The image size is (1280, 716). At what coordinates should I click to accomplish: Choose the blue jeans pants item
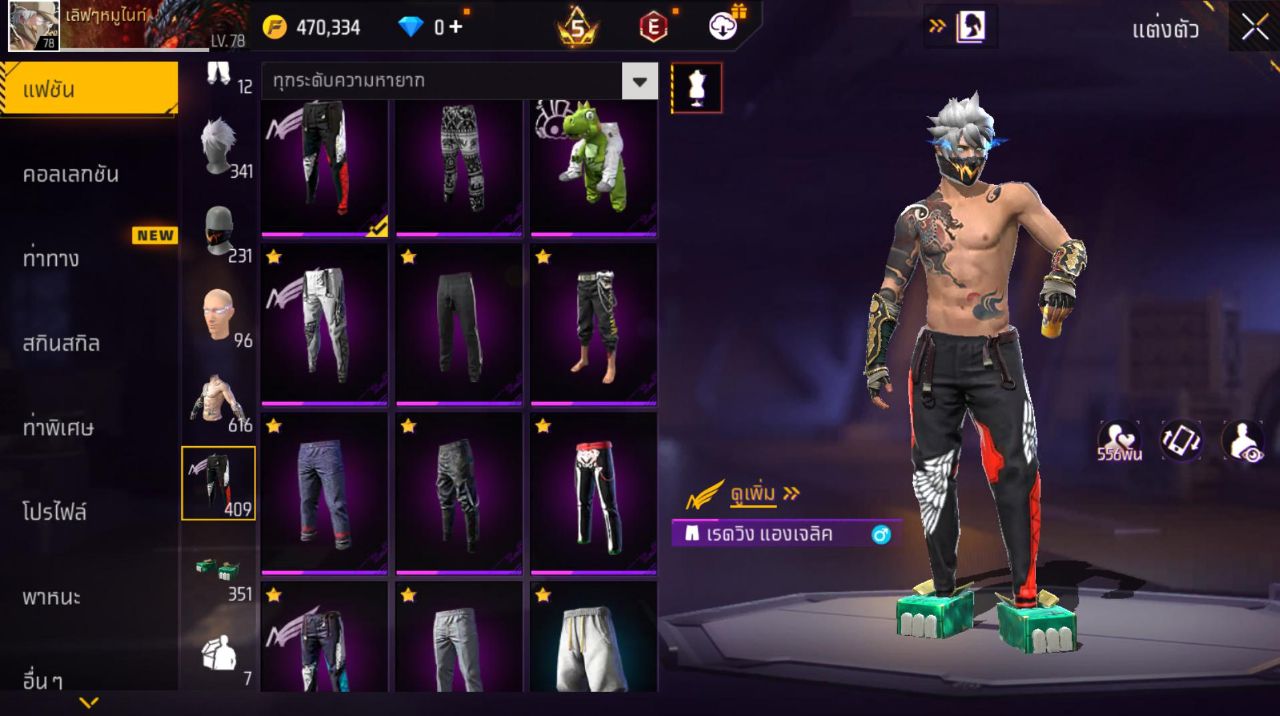(x=324, y=493)
